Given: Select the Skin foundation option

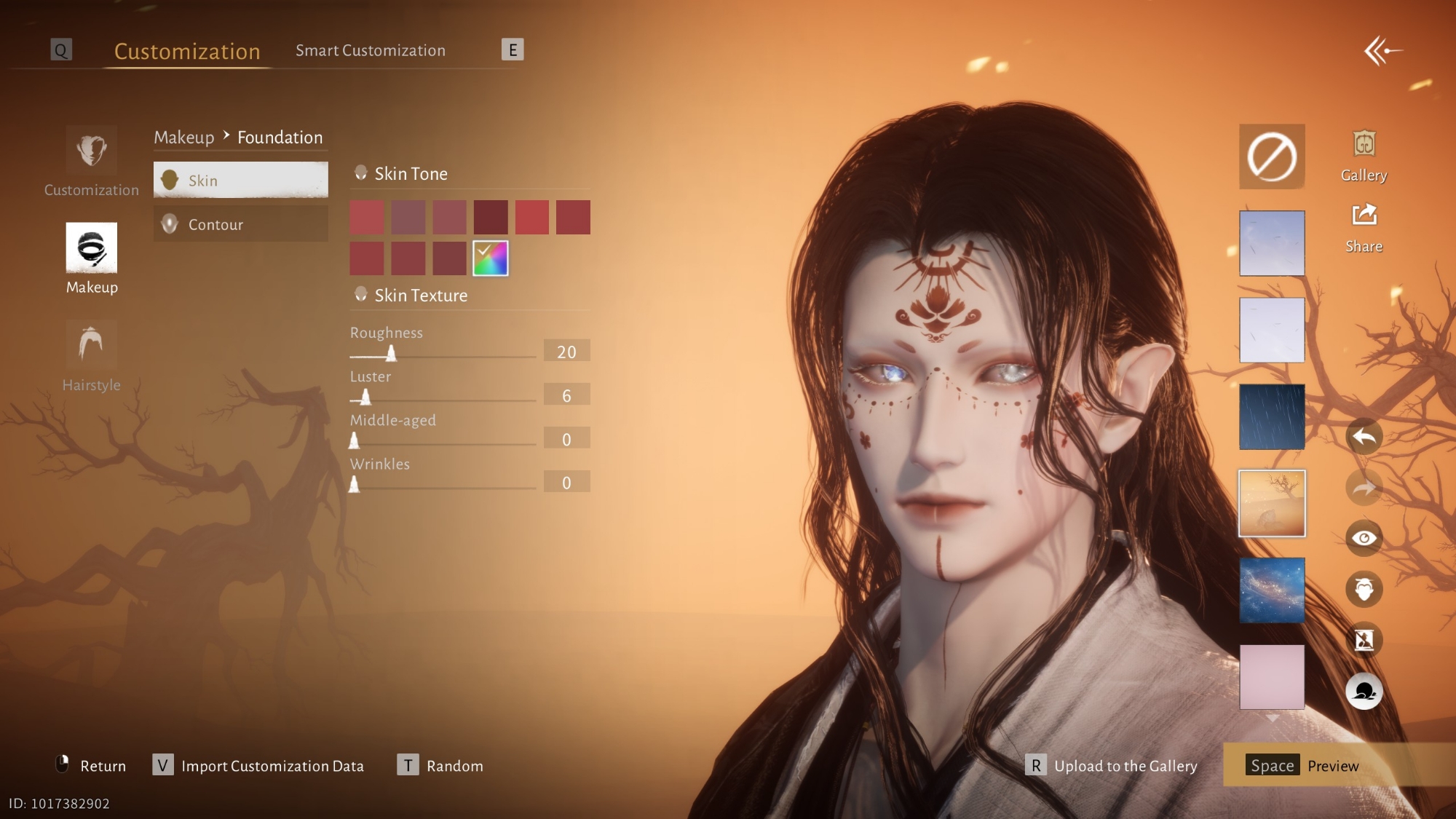Looking at the screenshot, I should click(x=240, y=180).
